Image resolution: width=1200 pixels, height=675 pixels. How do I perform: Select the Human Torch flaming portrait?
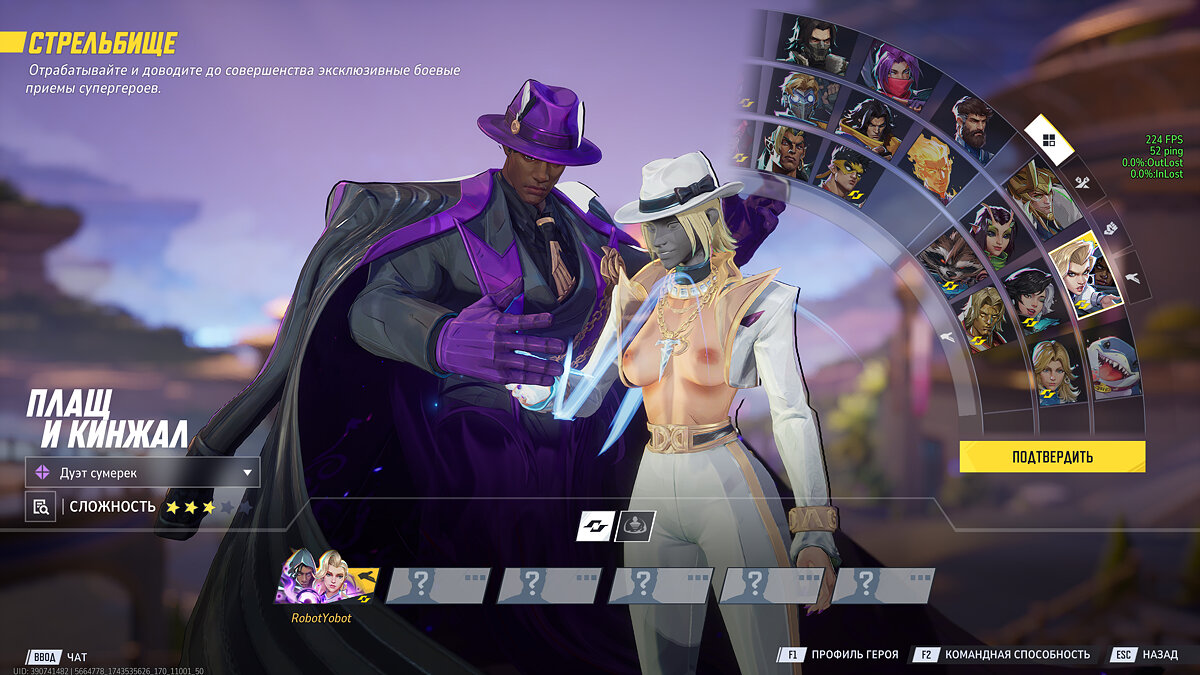pyautogui.click(x=930, y=162)
